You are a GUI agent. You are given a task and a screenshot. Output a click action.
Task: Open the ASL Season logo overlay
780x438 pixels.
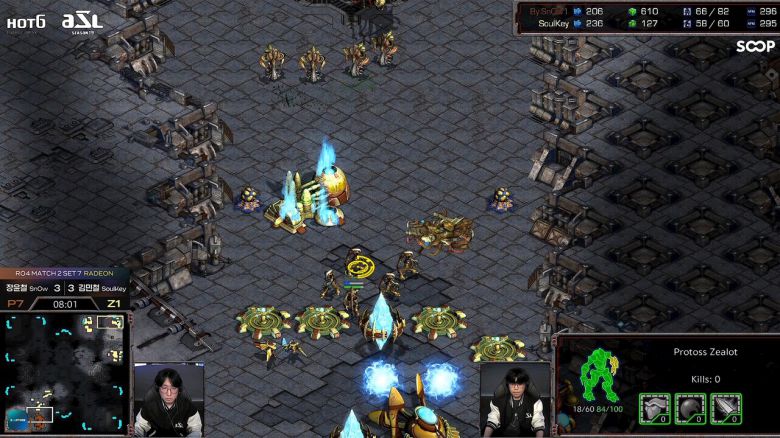pos(82,21)
